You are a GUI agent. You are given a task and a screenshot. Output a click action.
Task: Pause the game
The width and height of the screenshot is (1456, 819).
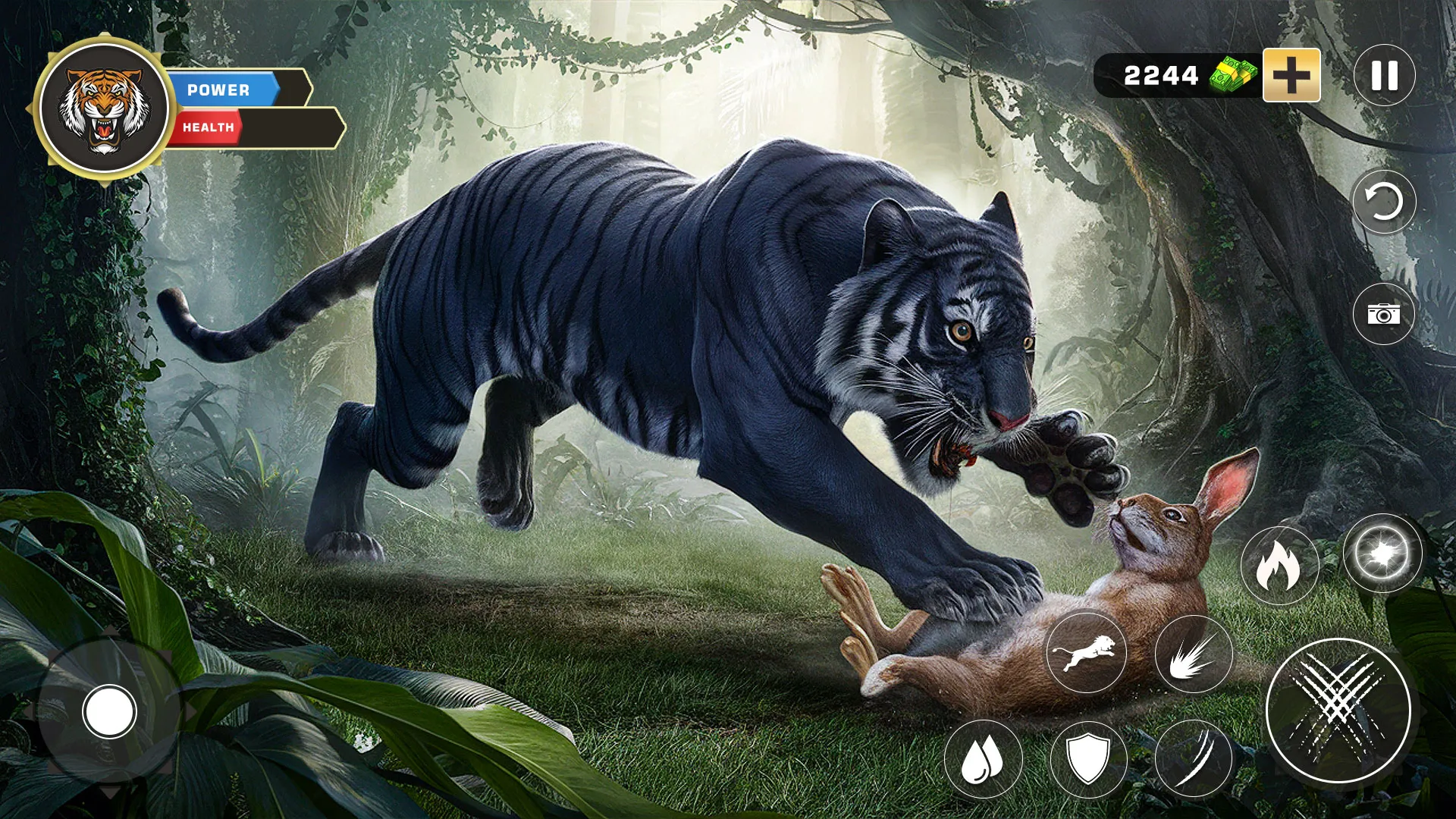coord(1385,75)
